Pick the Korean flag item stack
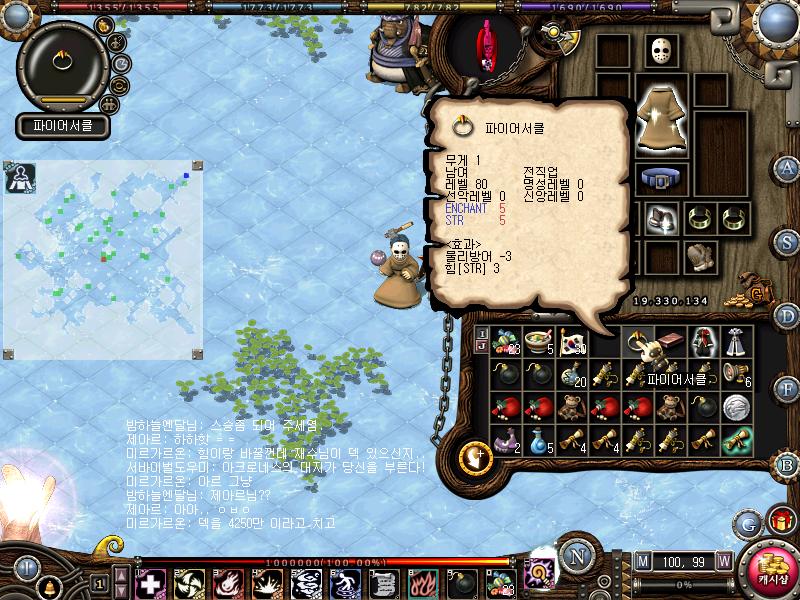Image resolution: width=800 pixels, height=600 pixels. pos(573,343)
